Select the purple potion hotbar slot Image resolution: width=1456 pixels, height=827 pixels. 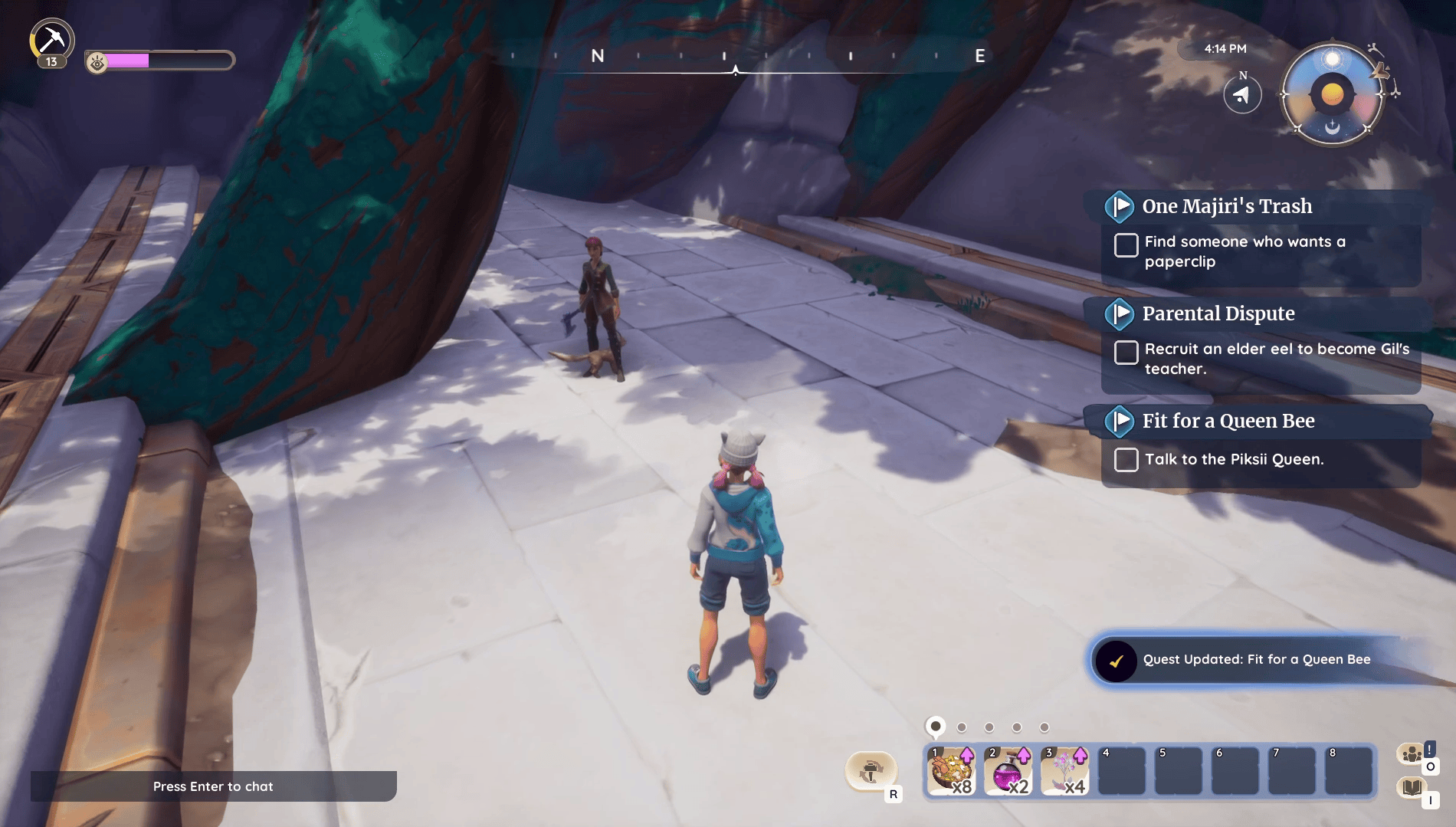click(1008, 772)
